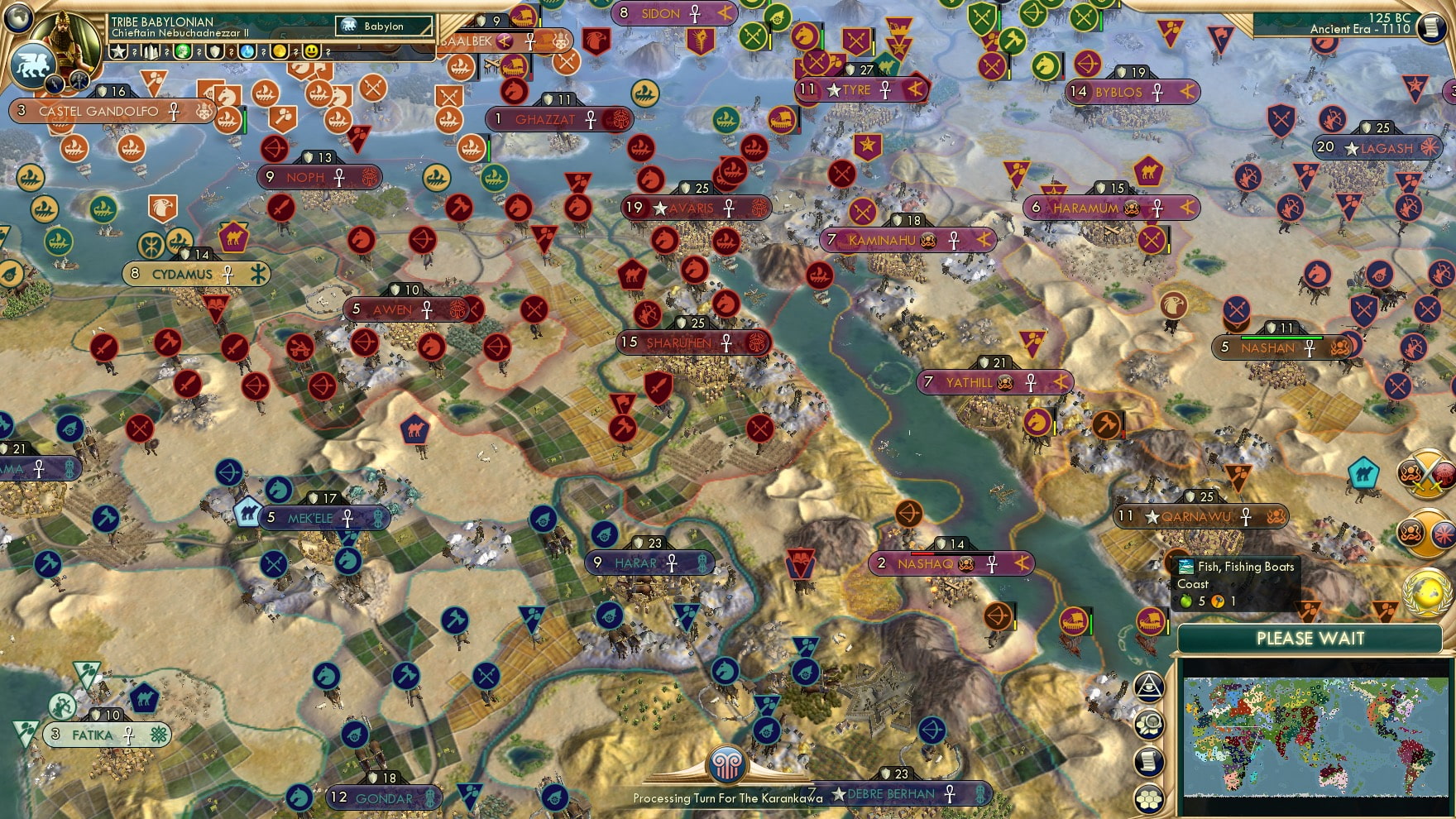This screenshot has width=1456, height=819.
Task: Click the happiness smiley icon in top bar
Action: tap(312, 51)
